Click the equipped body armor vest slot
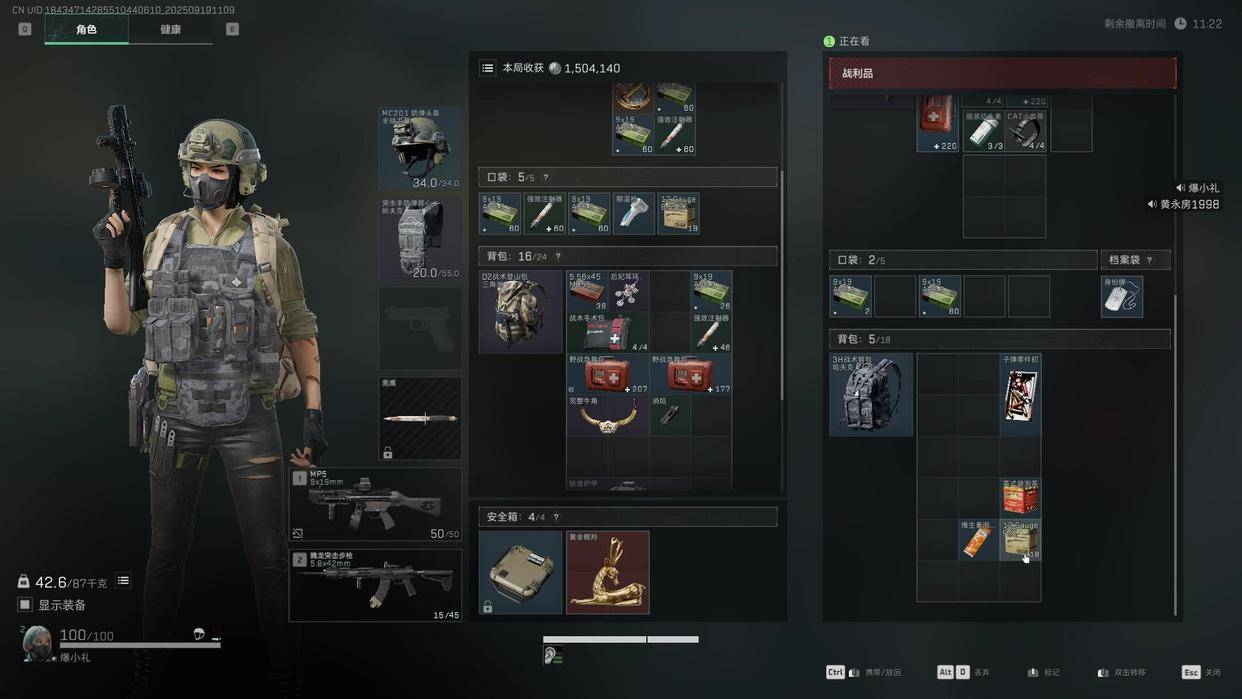Viewport: 1242px width, 699px height. pyautogui.click(x=420, y=240)
